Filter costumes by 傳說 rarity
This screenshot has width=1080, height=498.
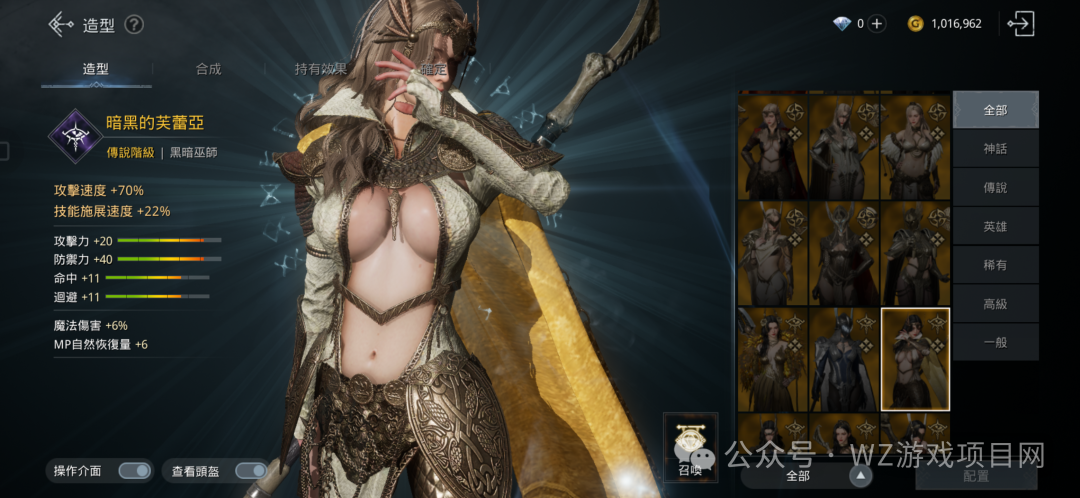pos(995,188)
